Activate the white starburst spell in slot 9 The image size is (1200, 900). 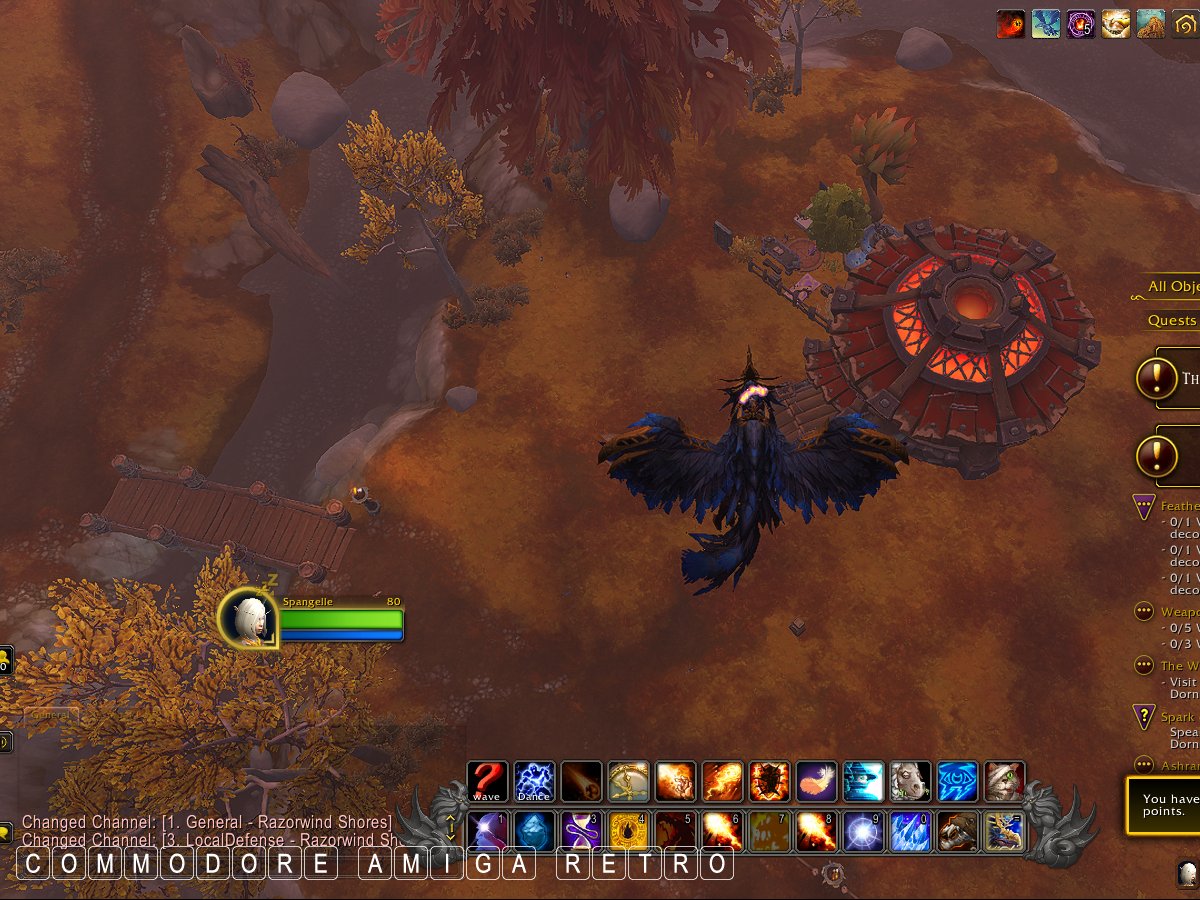pos(863,831)
